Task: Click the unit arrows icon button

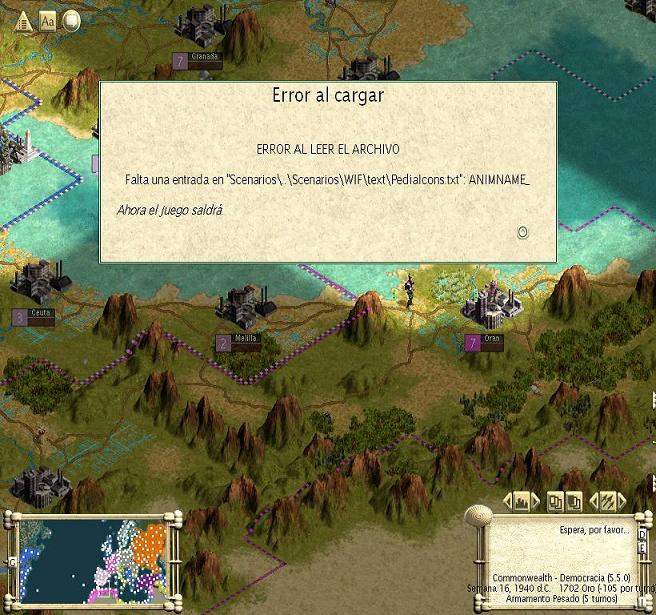Action: [608, 500]
